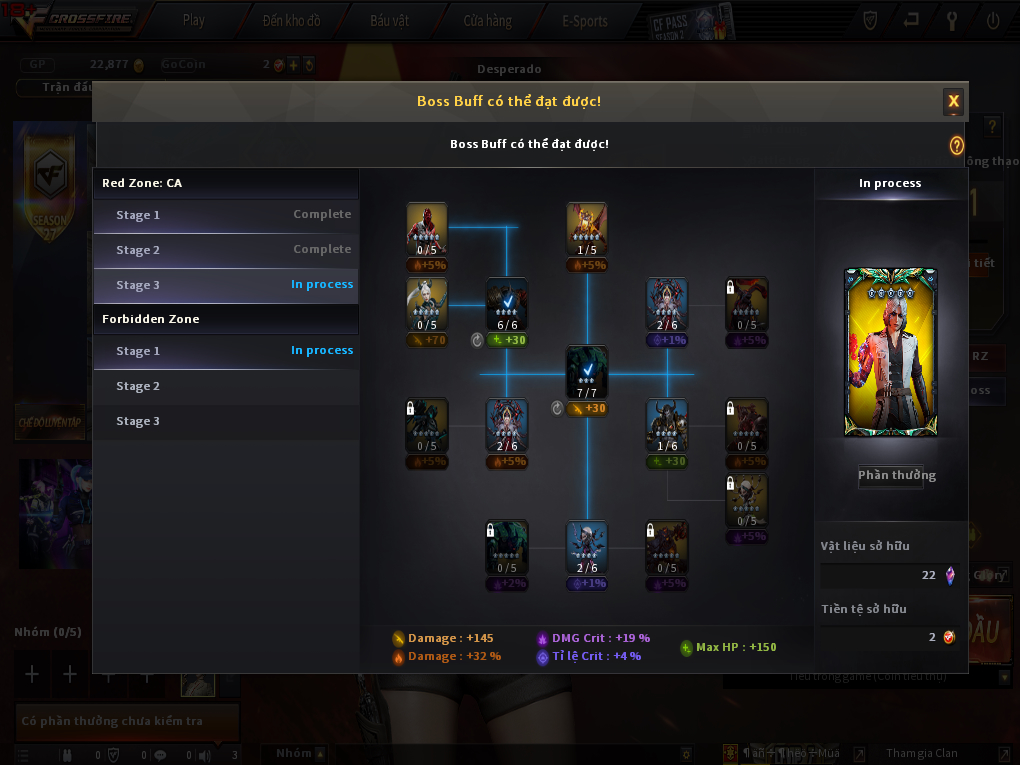Viewport: 1020px width, 765px height.
Task: Switch to the Cửa hàng shop tab
Action: [487, 20]
